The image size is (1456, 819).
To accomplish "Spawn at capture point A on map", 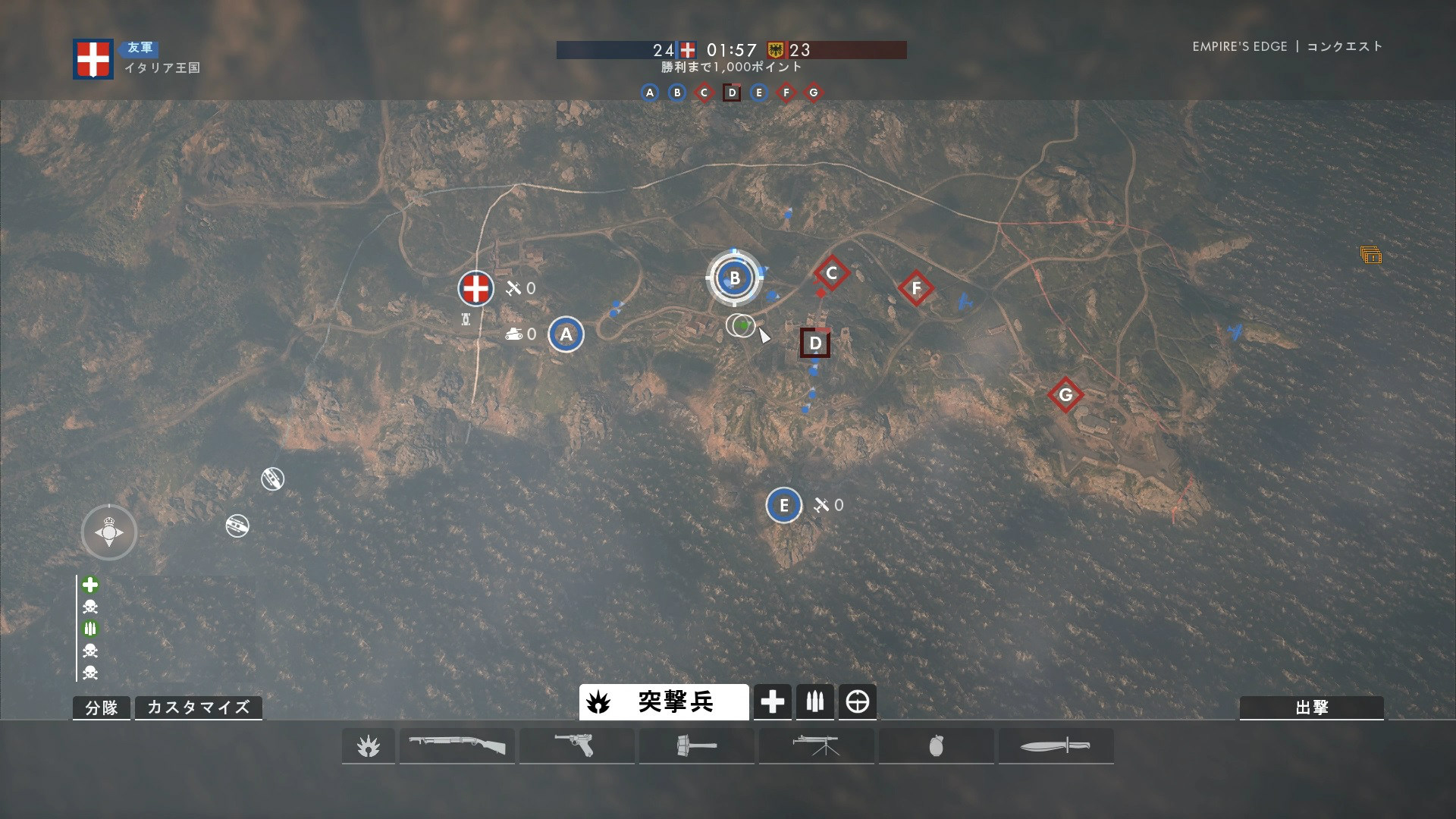I will click(x=566, y=334).
